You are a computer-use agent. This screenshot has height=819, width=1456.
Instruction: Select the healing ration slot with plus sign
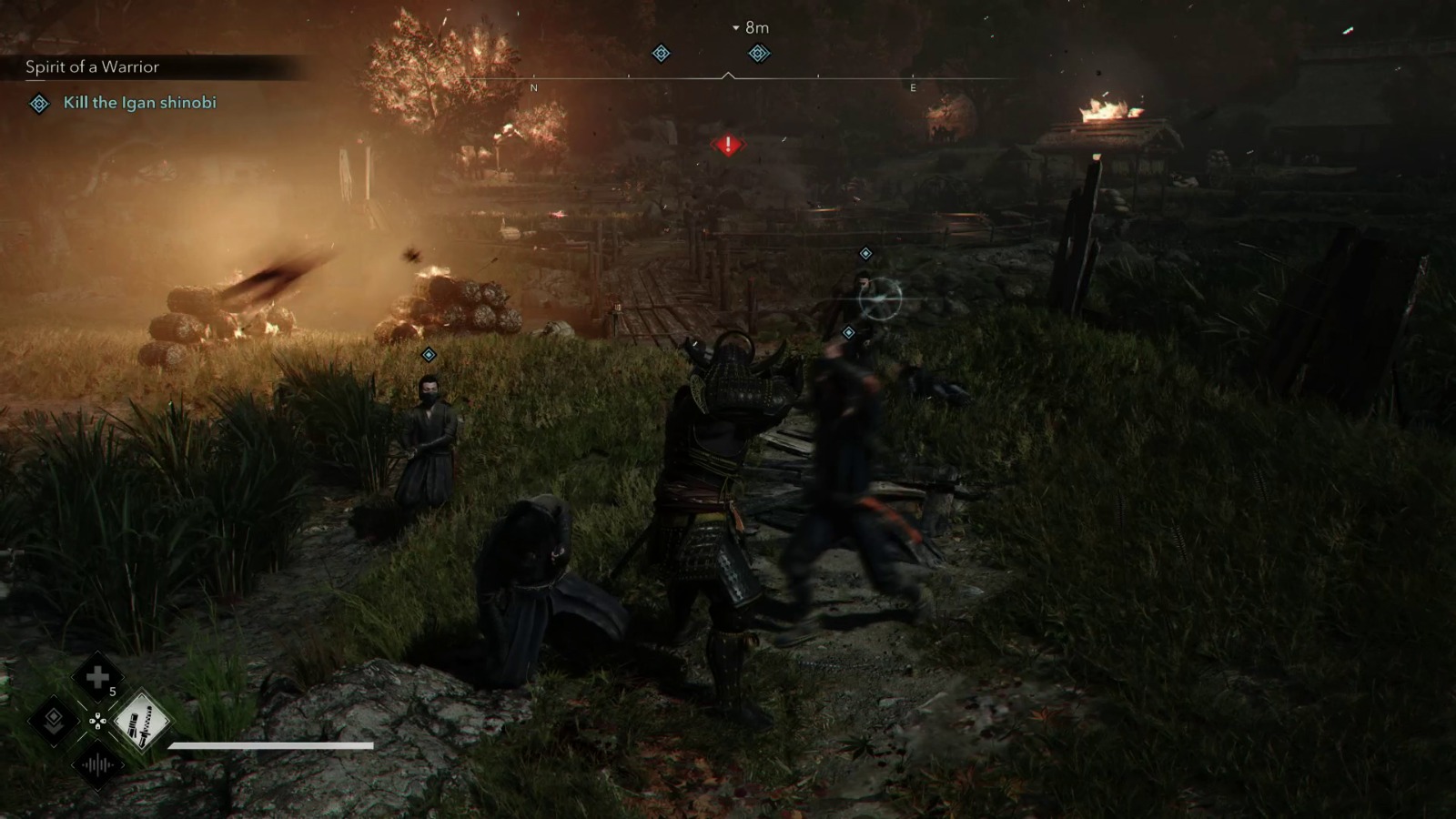tap(97, 677)
